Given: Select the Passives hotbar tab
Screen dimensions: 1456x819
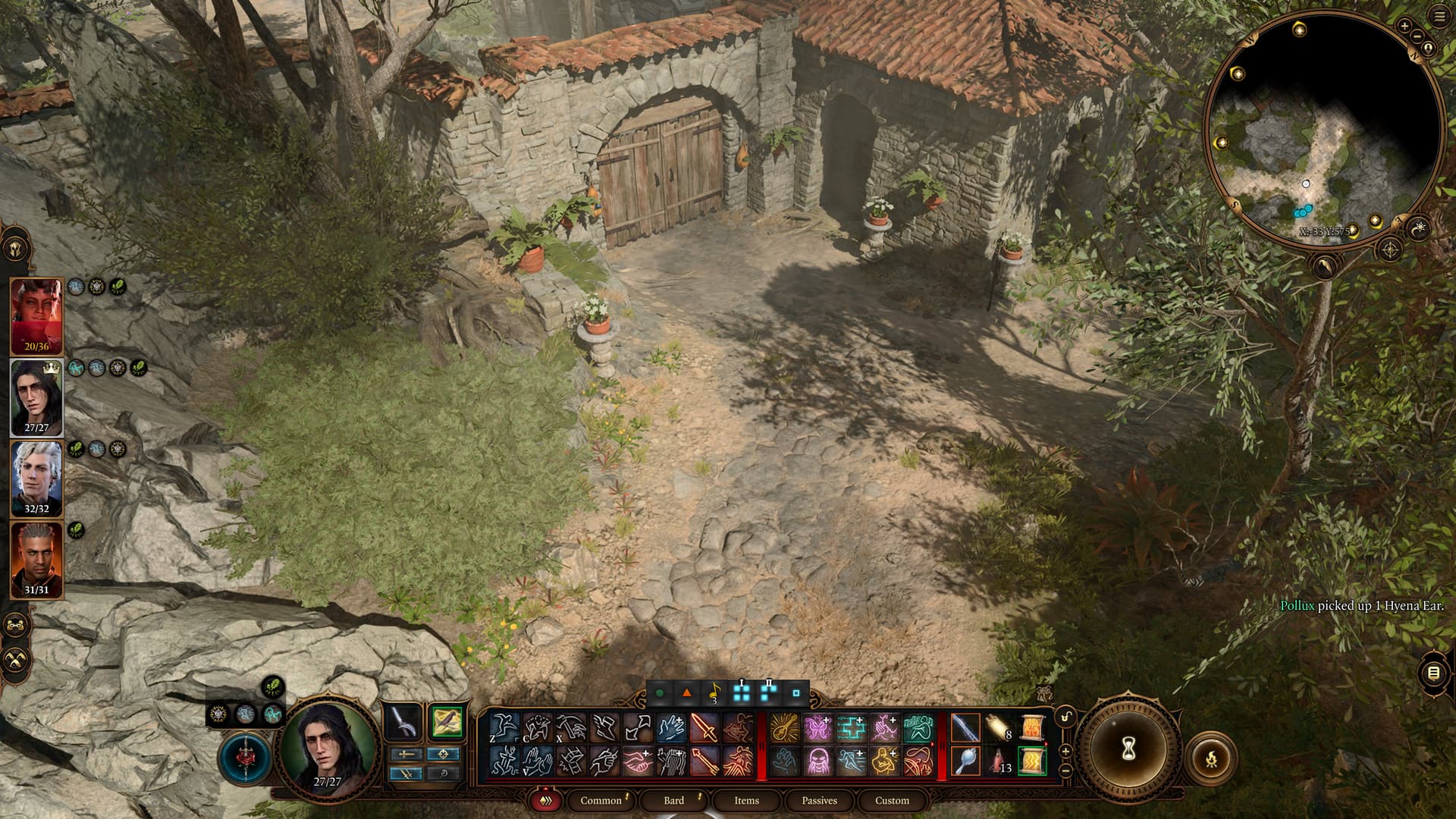Looking at the screenshot, I should pyautogui.click(x=819, y=800).
